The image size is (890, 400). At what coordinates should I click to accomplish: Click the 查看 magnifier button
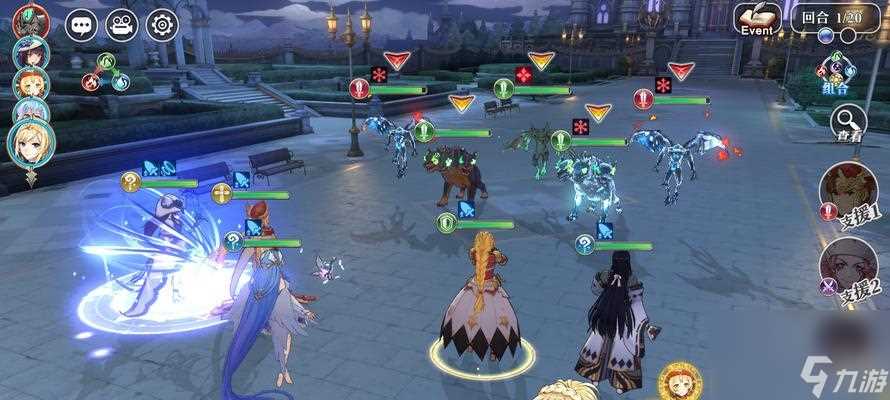(x=849, y=124)
